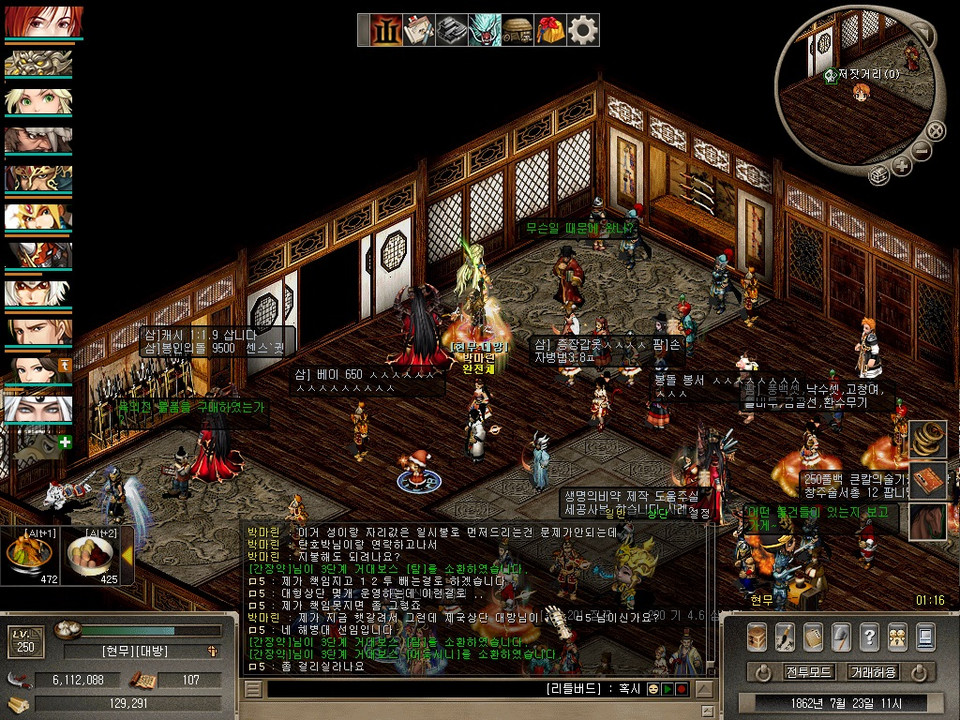Open the gear settings icon in top toolbar

[583, 31]
